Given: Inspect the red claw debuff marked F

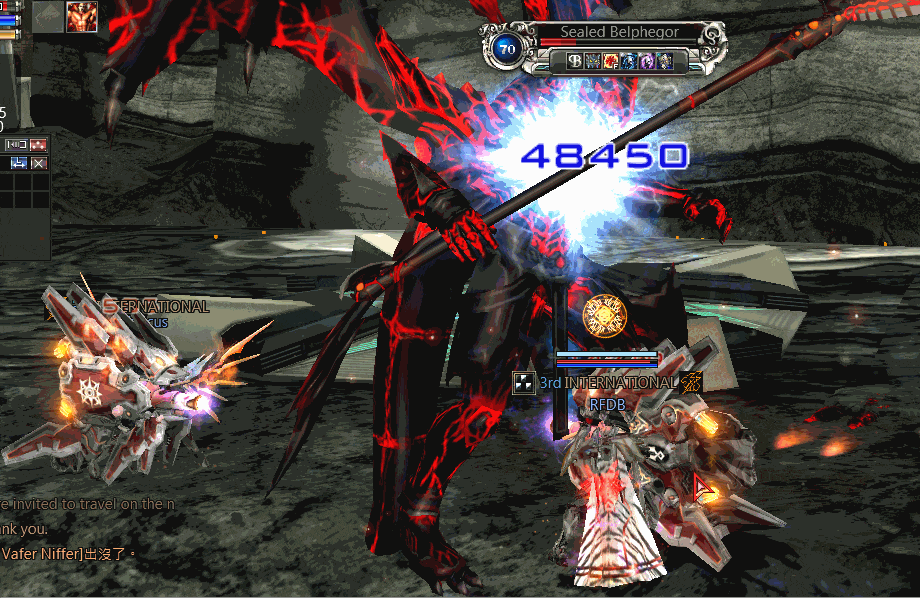Looking at the screenshot, I should (610, 61).
